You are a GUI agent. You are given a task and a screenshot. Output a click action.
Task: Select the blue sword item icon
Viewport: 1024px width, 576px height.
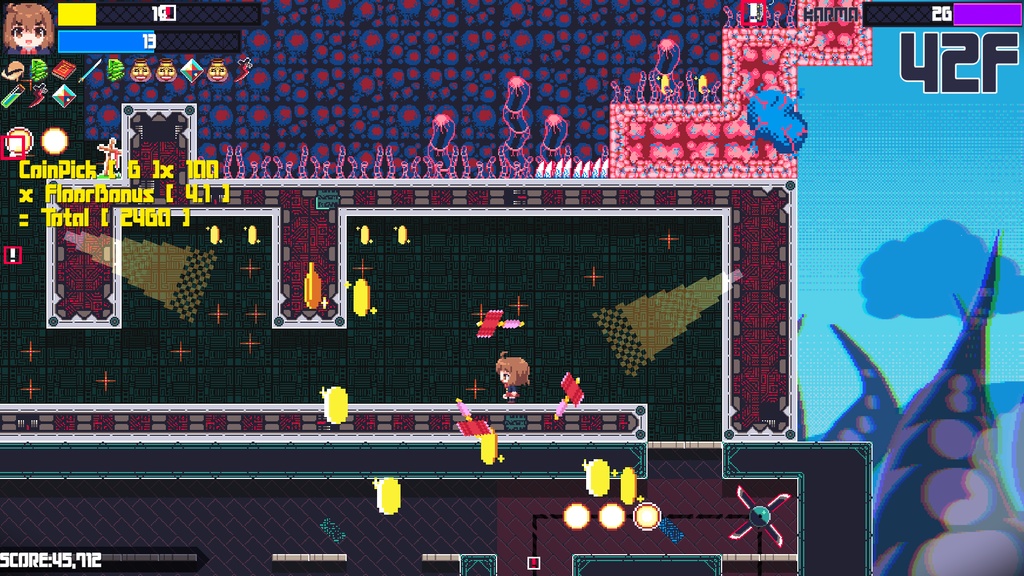[90, 71]
